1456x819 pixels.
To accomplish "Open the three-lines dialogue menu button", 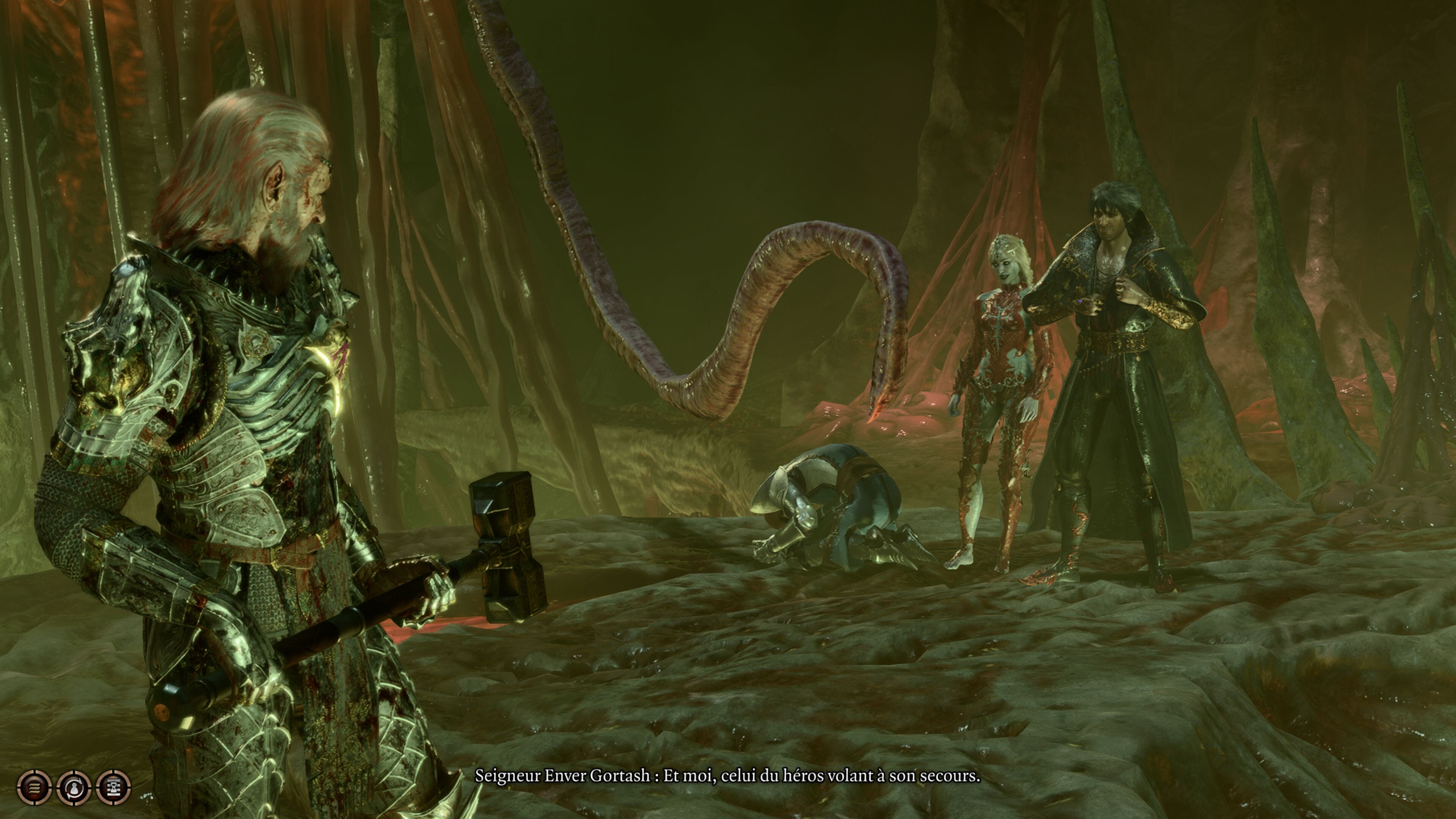I will (x=35, y=787).
